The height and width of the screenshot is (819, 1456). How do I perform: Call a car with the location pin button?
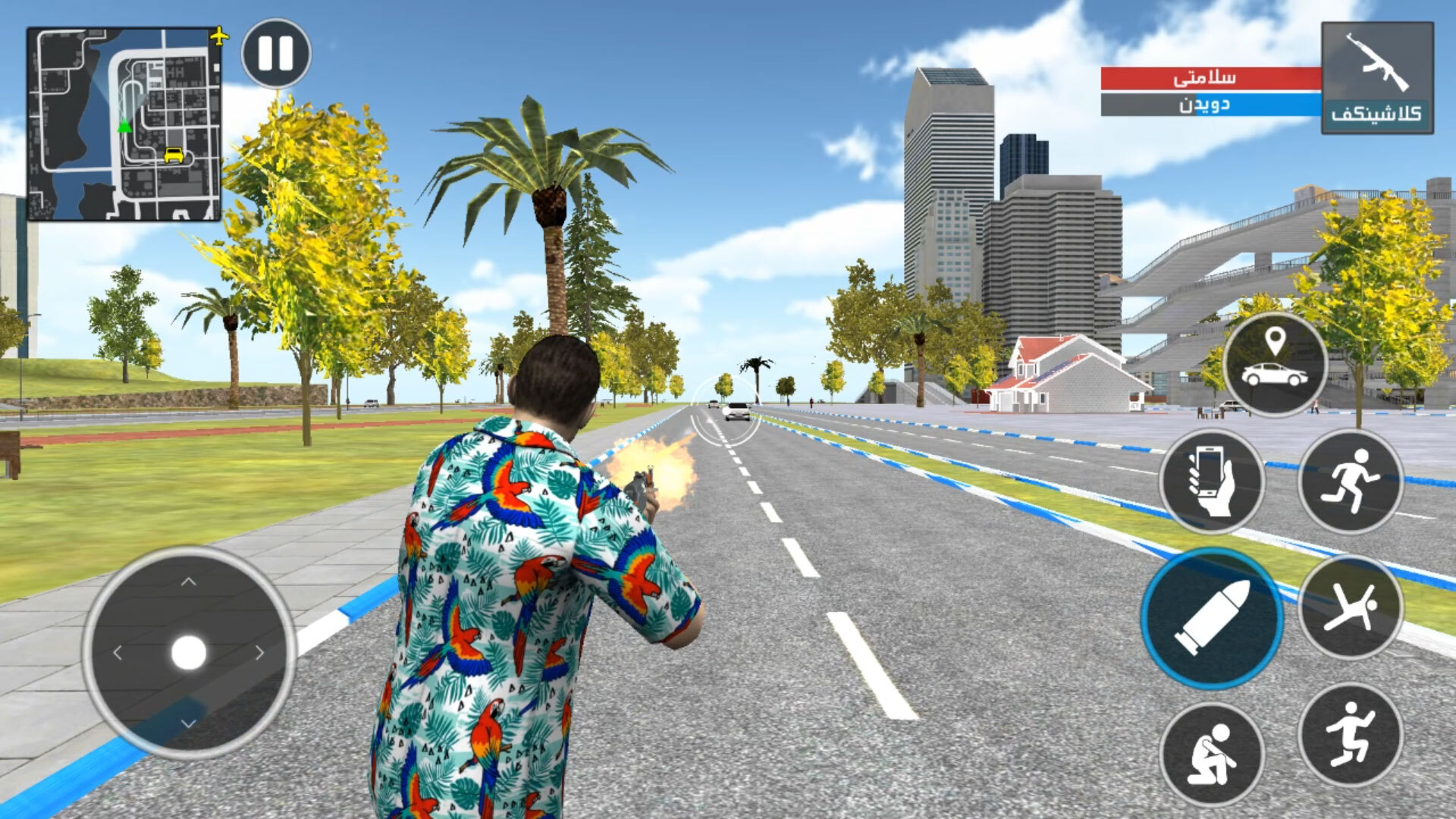point(1275,364)
